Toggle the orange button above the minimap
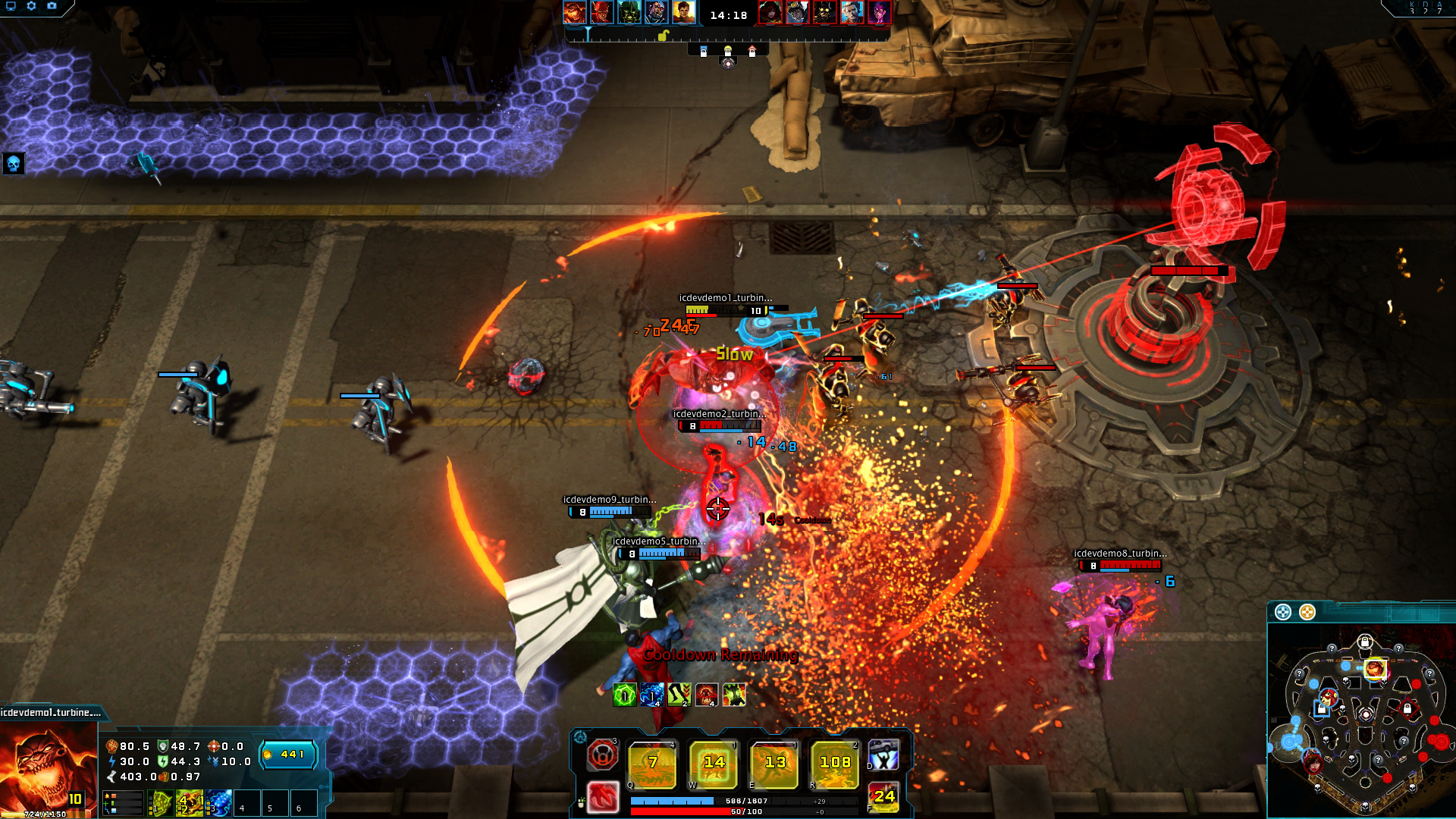Screen dimensions: 1456x819 click(1307, 612)
